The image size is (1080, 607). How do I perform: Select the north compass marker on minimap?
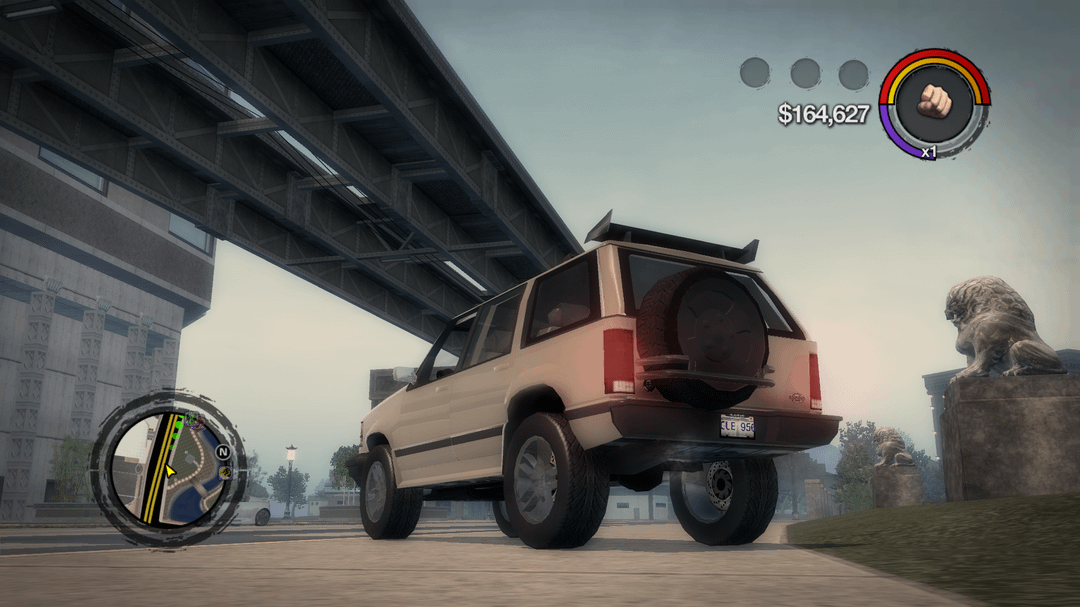223,451
